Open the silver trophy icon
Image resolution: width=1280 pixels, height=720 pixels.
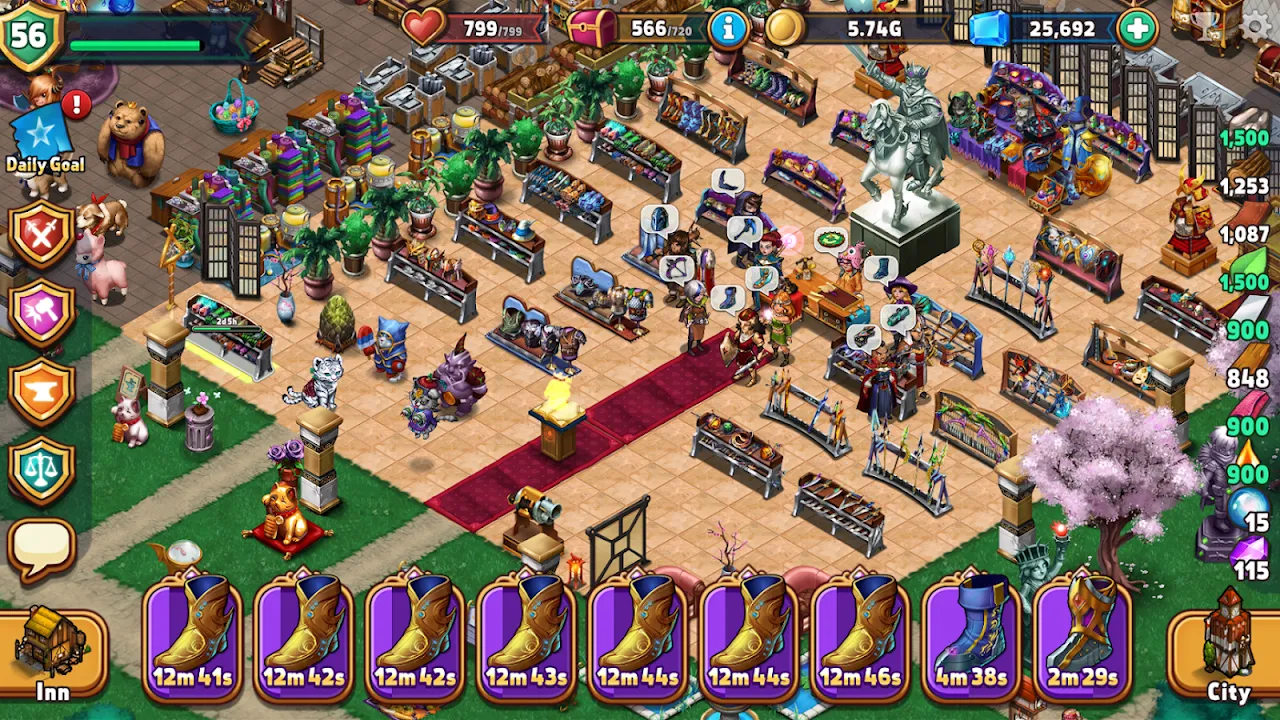tap(1207, 25)
